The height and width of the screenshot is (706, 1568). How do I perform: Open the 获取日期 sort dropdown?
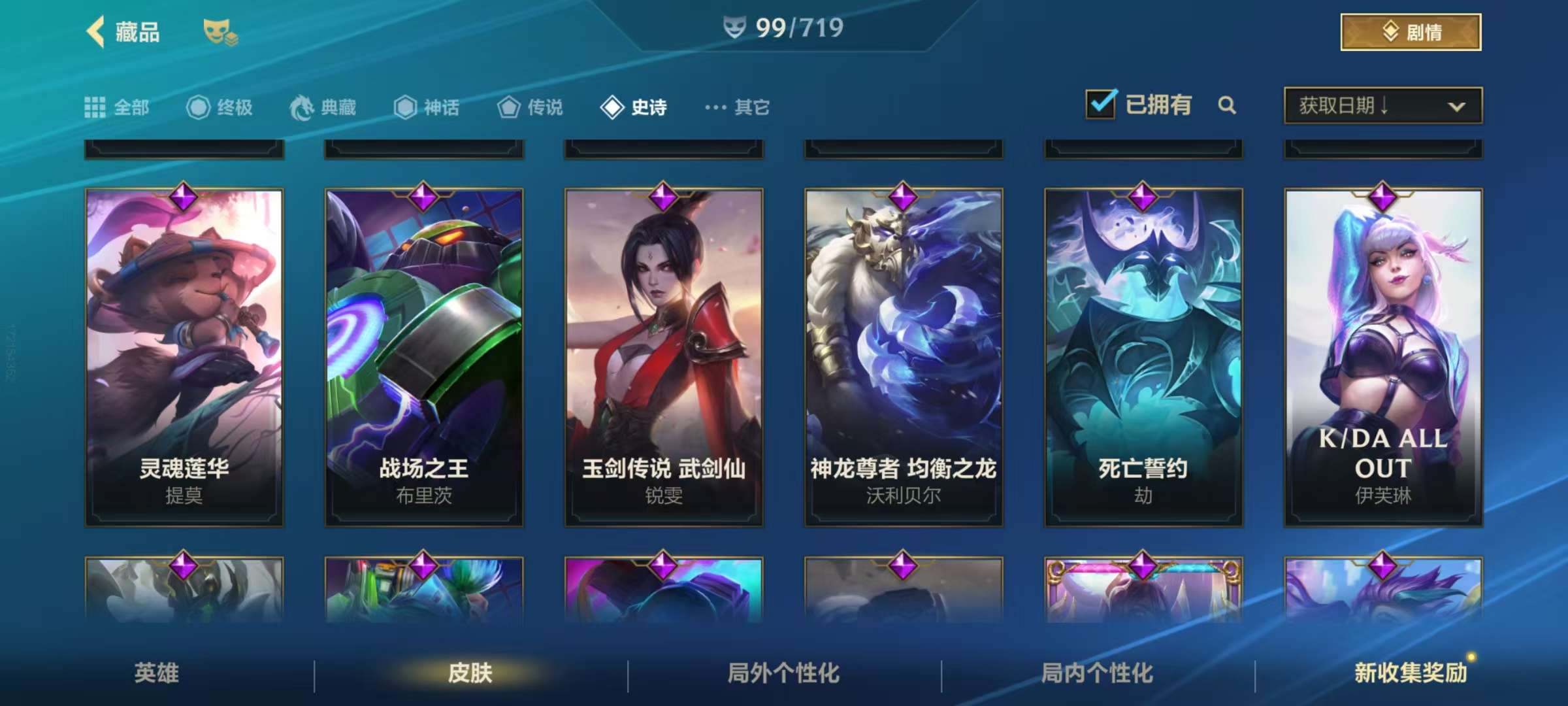[1382, 105]
